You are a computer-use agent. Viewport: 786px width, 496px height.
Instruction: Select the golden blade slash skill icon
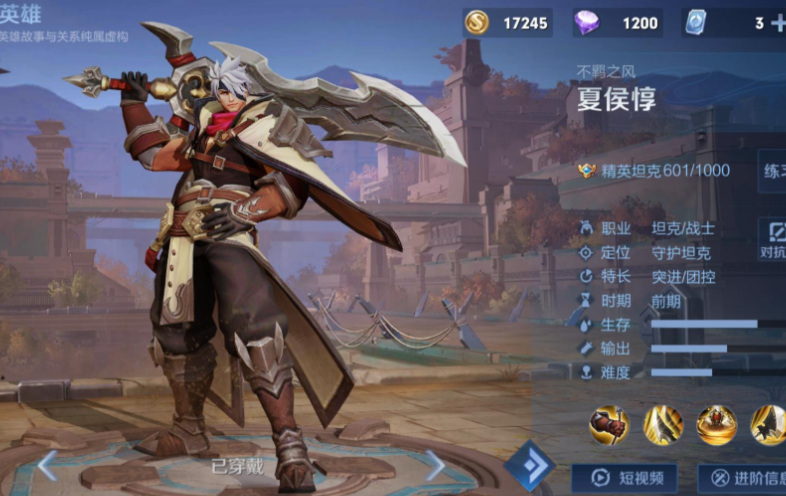point(662,425)
